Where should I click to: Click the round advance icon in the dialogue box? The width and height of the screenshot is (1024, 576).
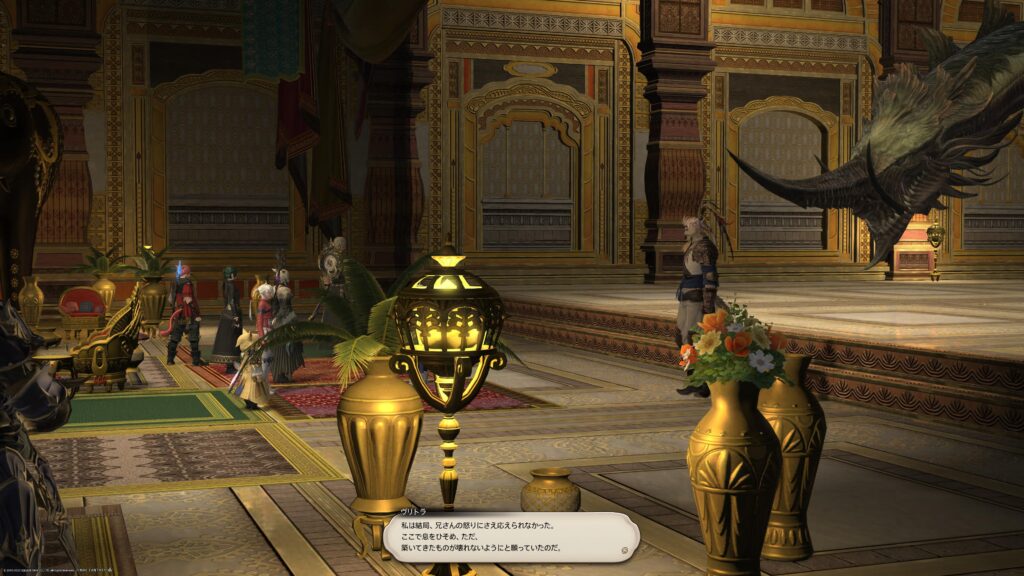click(x=624, y=549)
